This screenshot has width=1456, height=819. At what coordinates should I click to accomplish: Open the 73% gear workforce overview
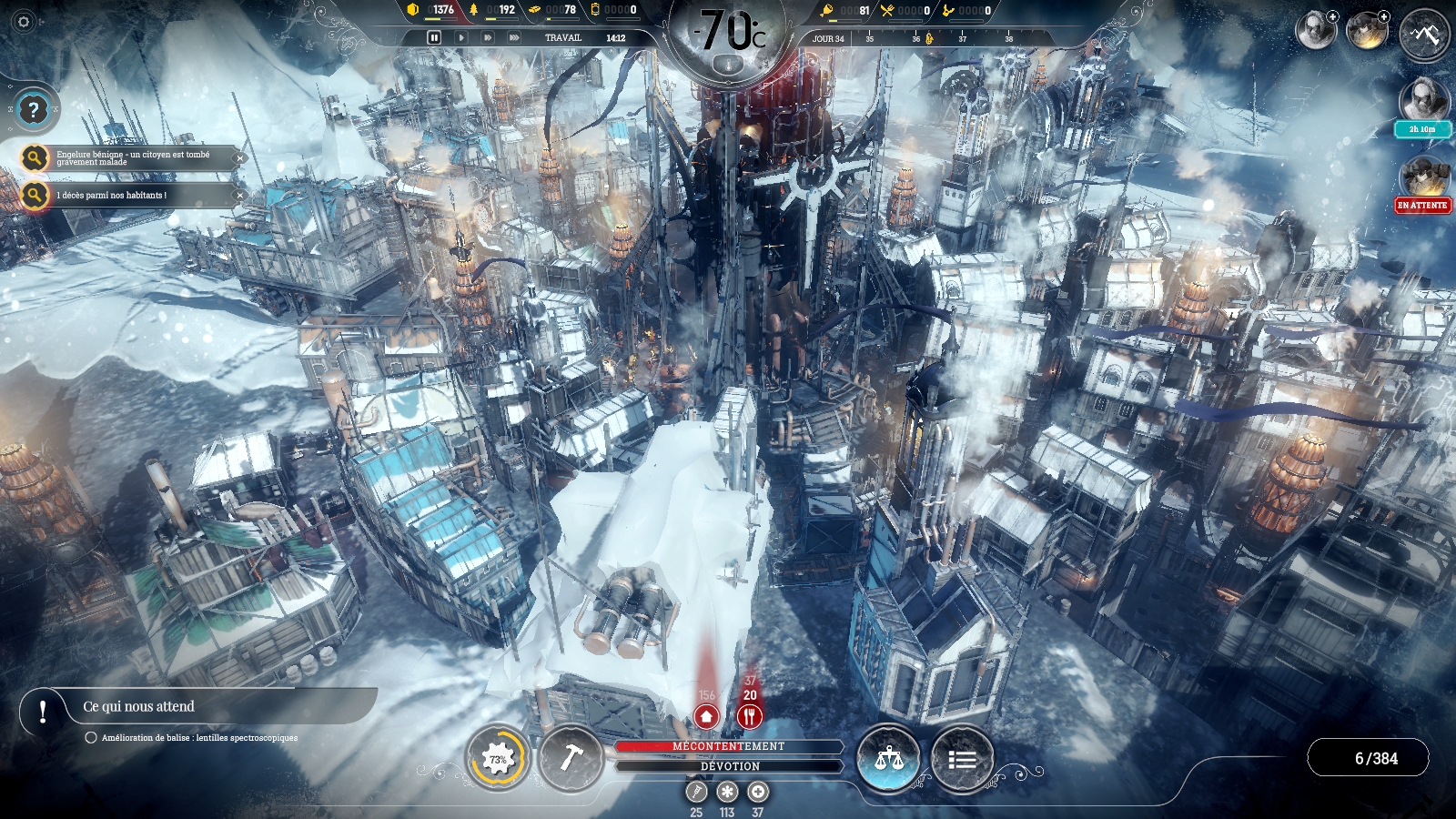click(498, 758)
